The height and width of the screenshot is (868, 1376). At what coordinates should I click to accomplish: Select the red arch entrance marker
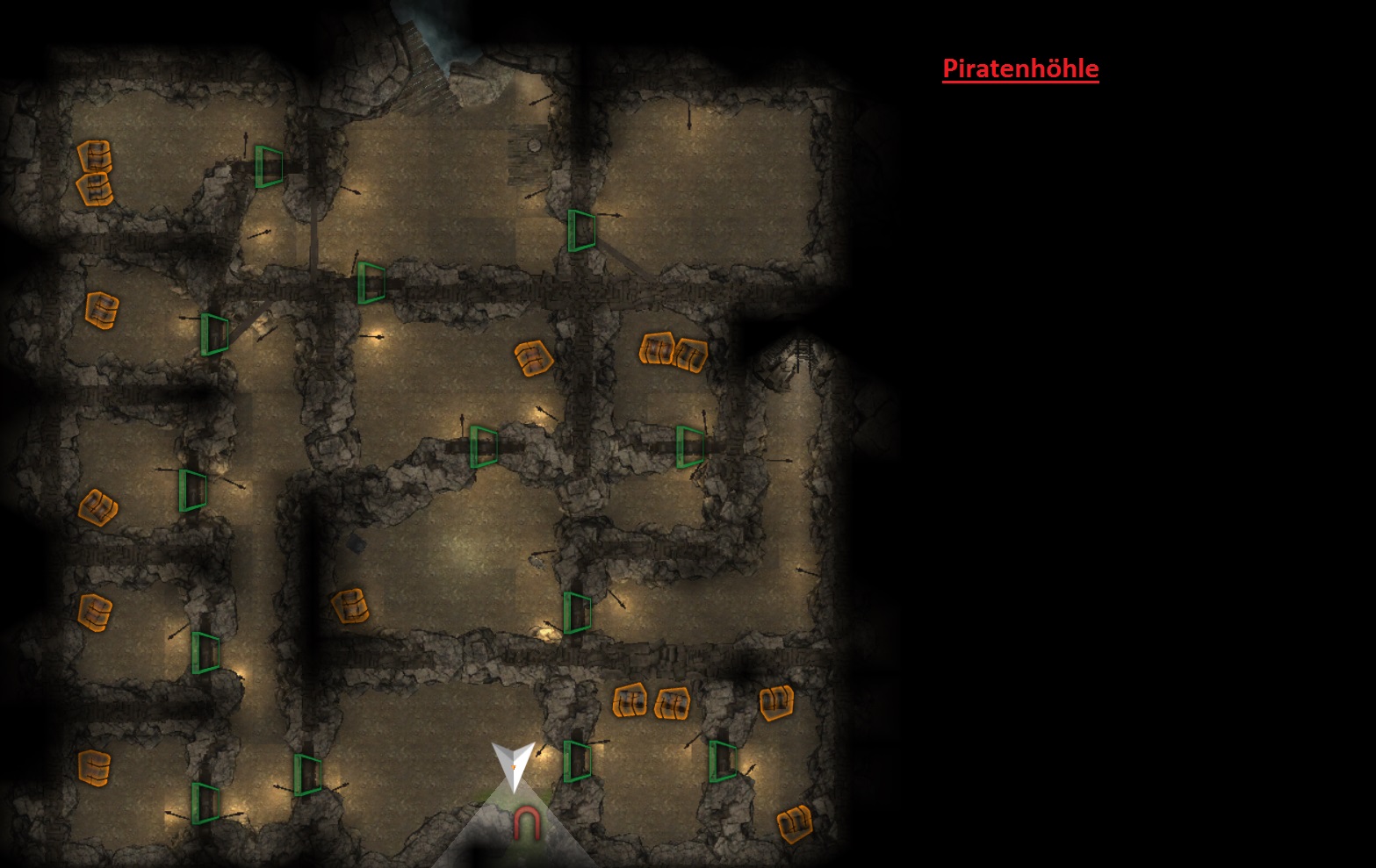click(x=526, y=824)
